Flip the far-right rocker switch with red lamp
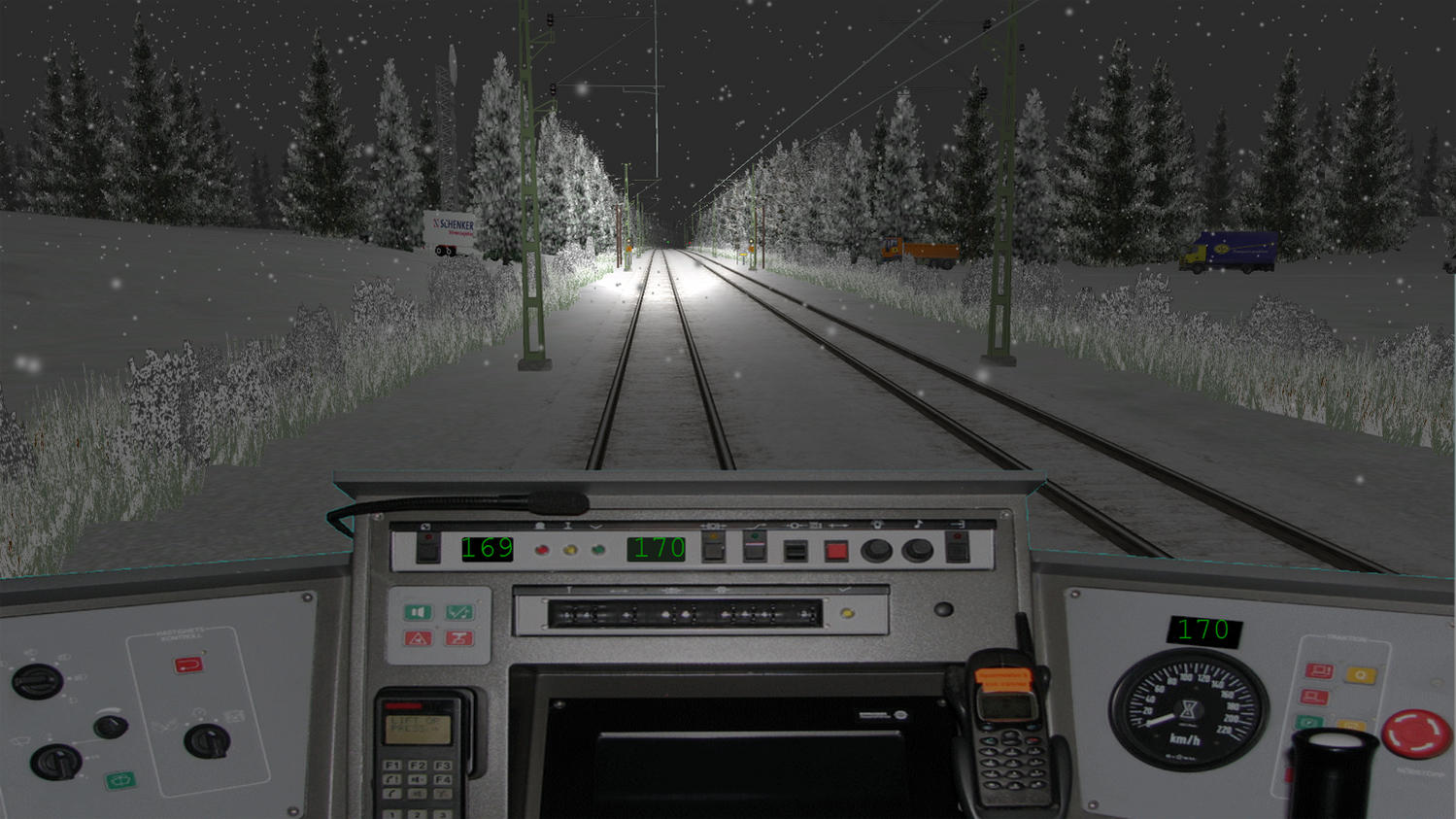This screenshot has width=1456, height=819. [957, 548]
